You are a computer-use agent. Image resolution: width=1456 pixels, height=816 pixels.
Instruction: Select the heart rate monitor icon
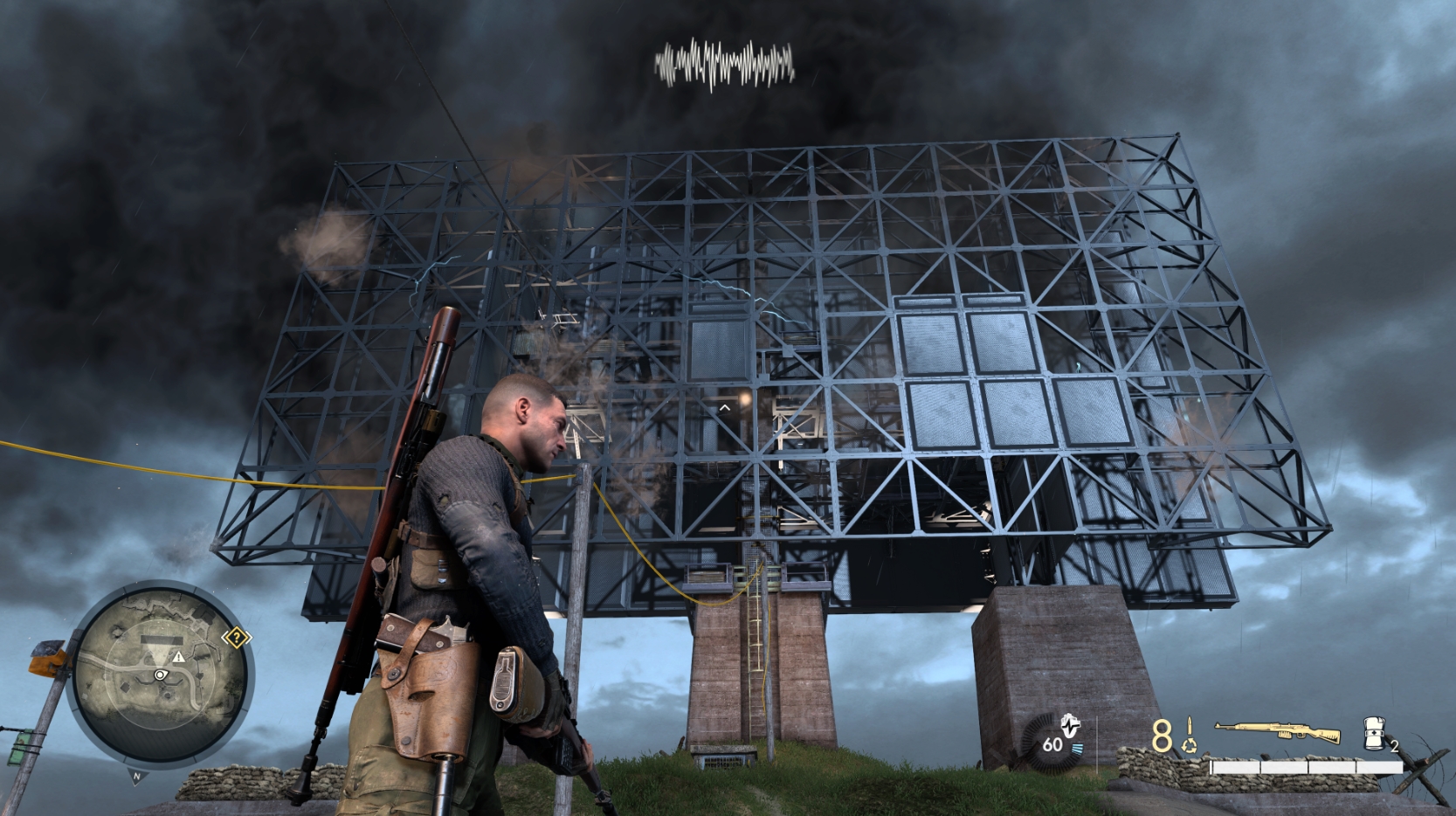click(x=1069, y=726)
